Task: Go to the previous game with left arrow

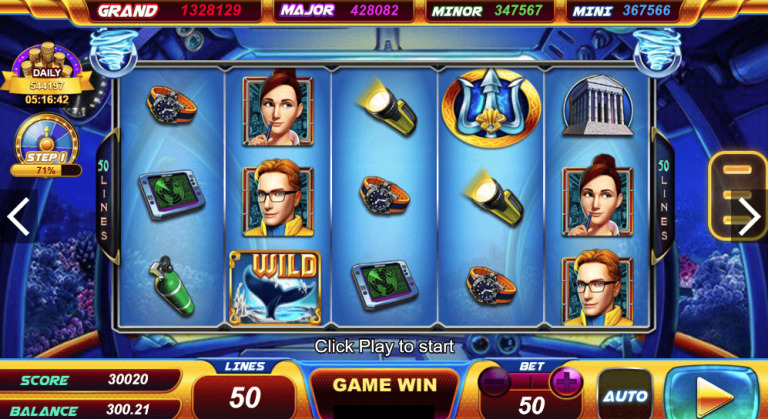Action: click(x=18, y=216)
